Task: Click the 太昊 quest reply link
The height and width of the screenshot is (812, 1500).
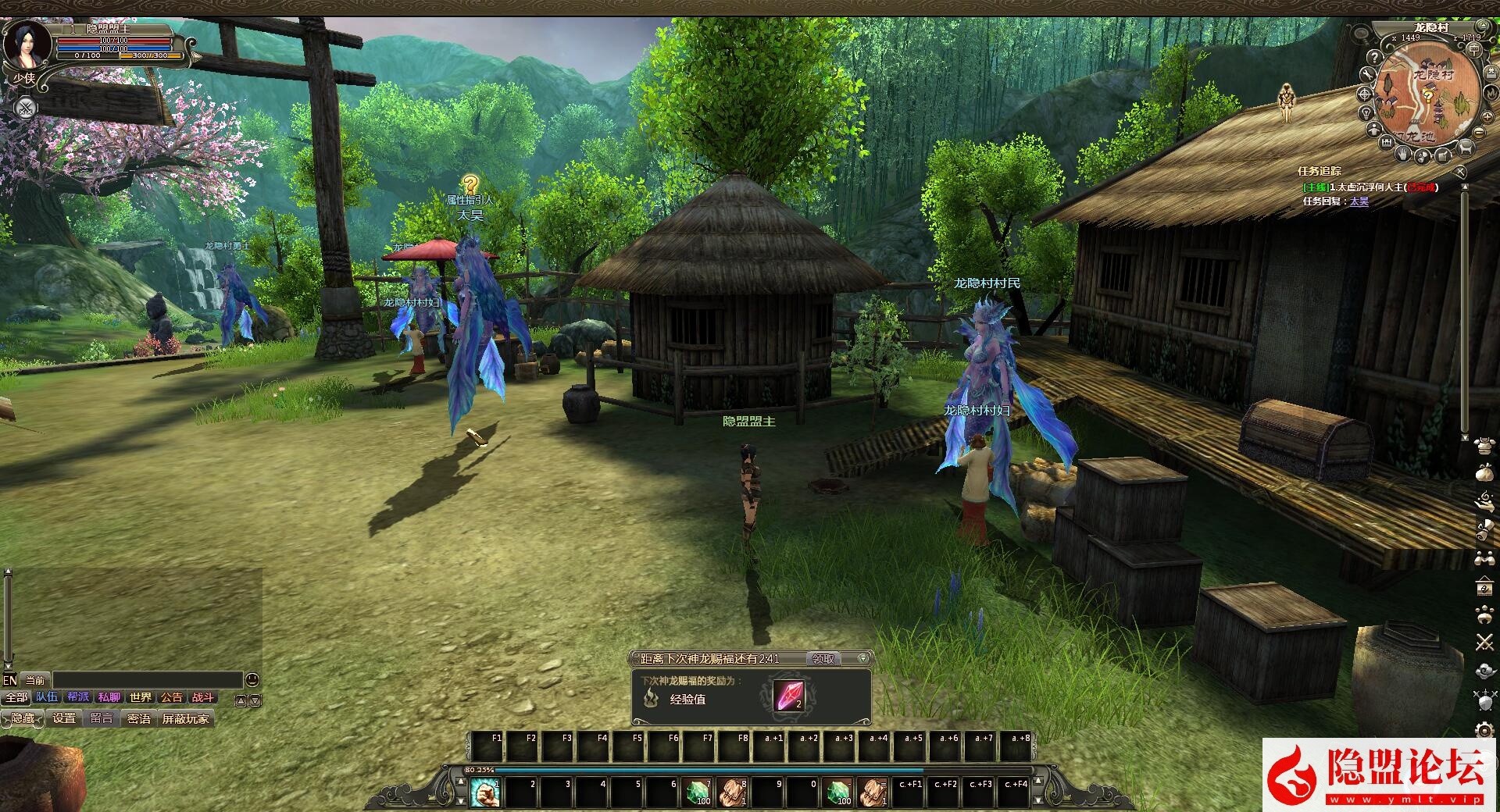Action: (1359, 201)
